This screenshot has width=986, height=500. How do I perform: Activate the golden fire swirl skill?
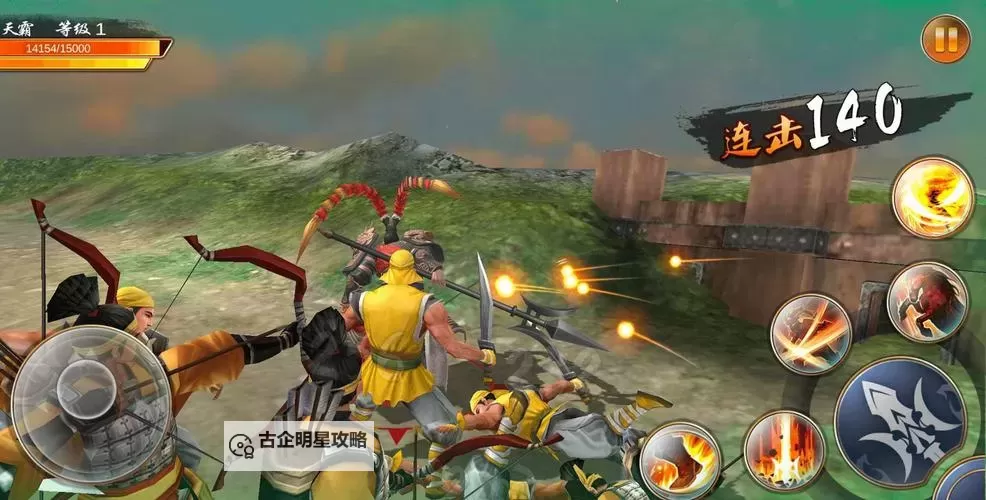[932, 197]
